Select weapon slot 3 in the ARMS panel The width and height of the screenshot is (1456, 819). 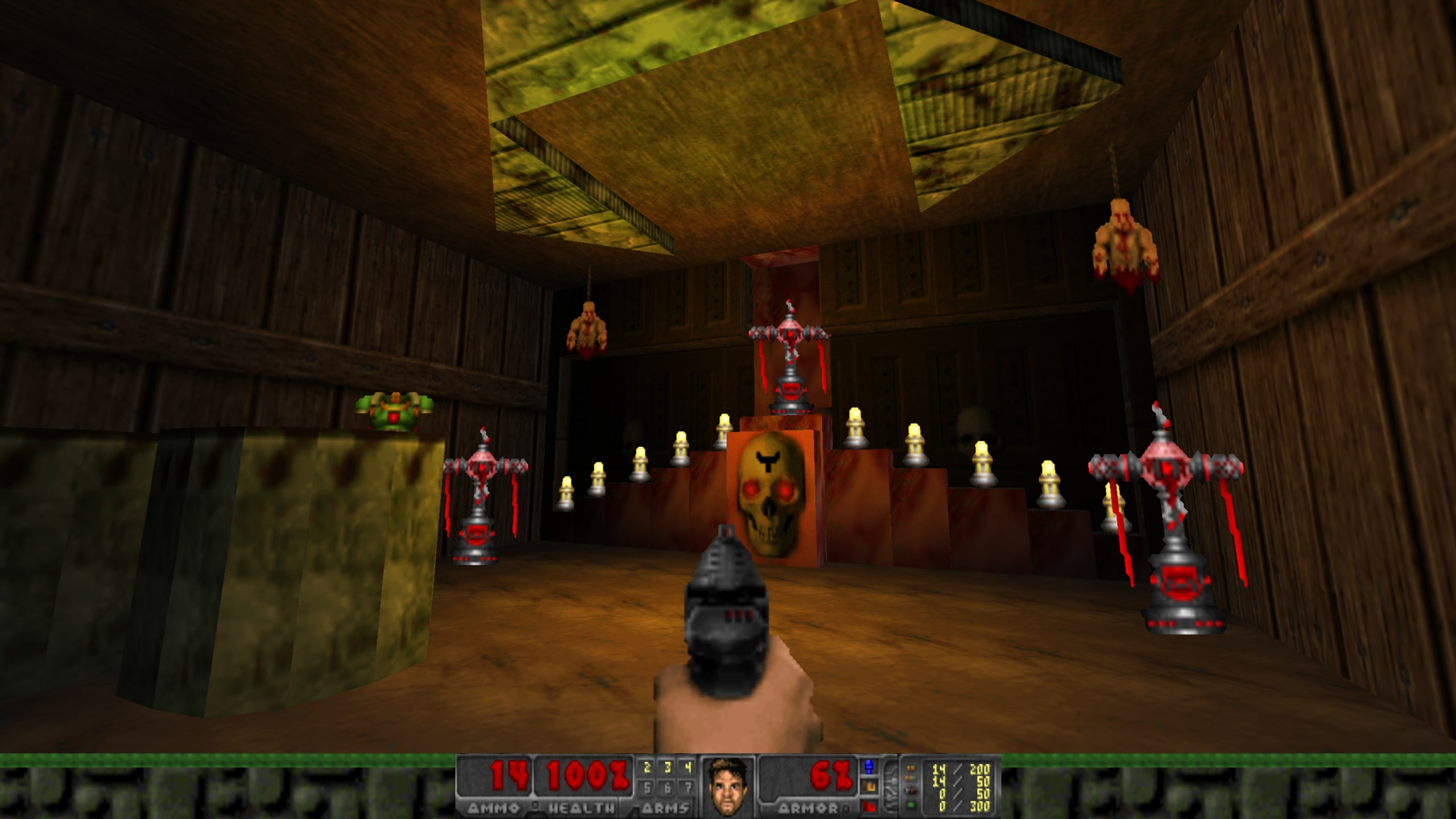pos(668,767)
